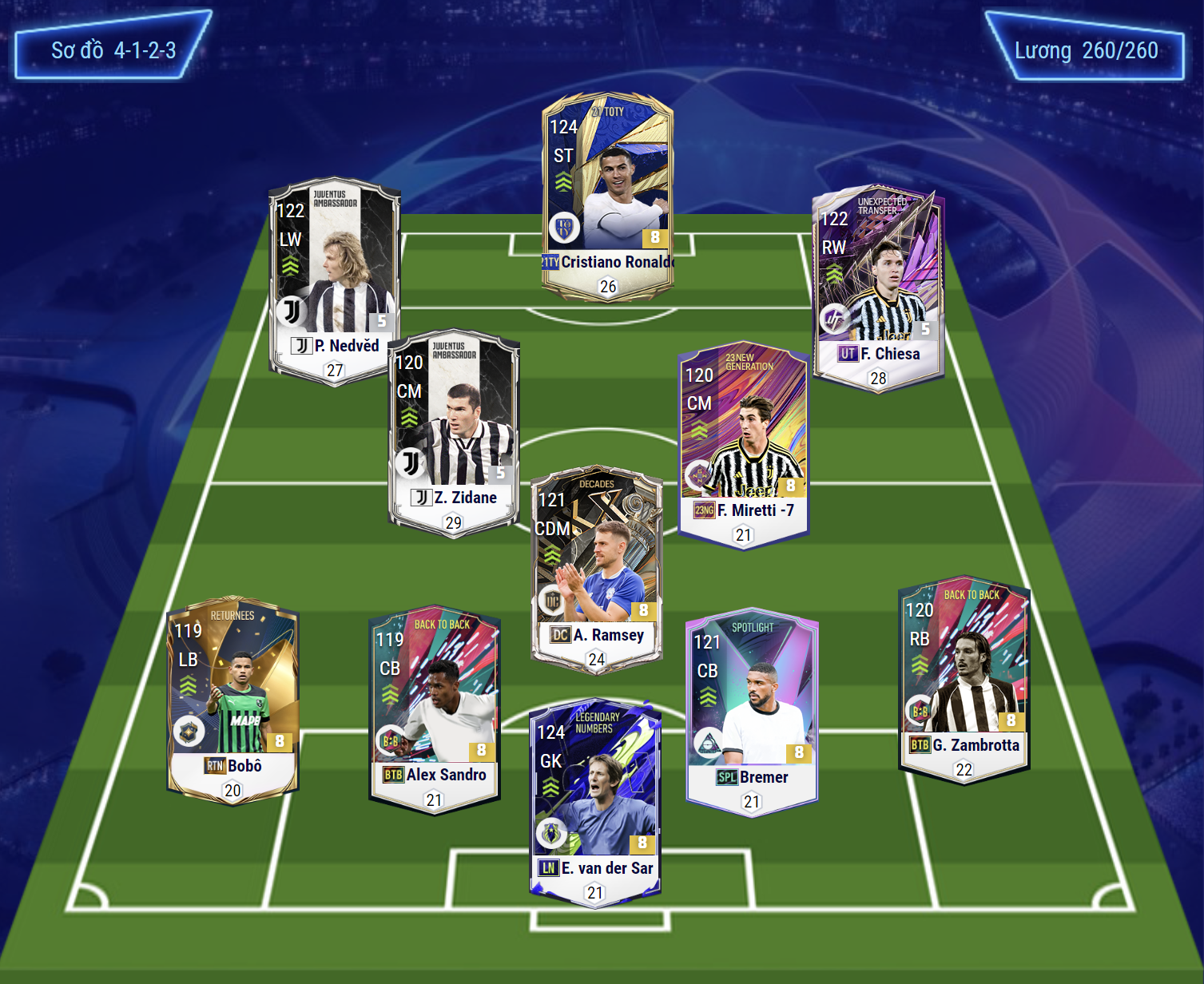The width and height of the screenshot is (1204, 984).
Task: Select the Bremer Spotlight card
Action: coord(752,712)
